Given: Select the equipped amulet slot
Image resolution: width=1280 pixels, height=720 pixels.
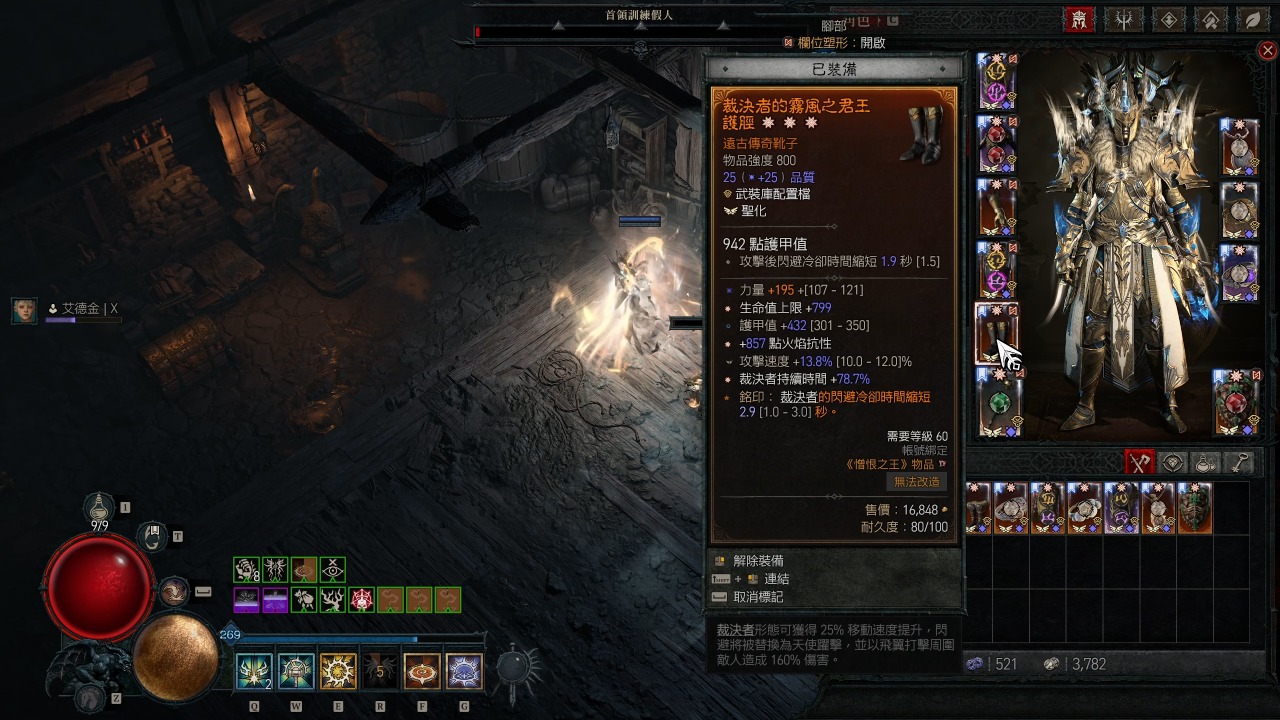Looking at the screenshot, I should [x=1239, y=146].
